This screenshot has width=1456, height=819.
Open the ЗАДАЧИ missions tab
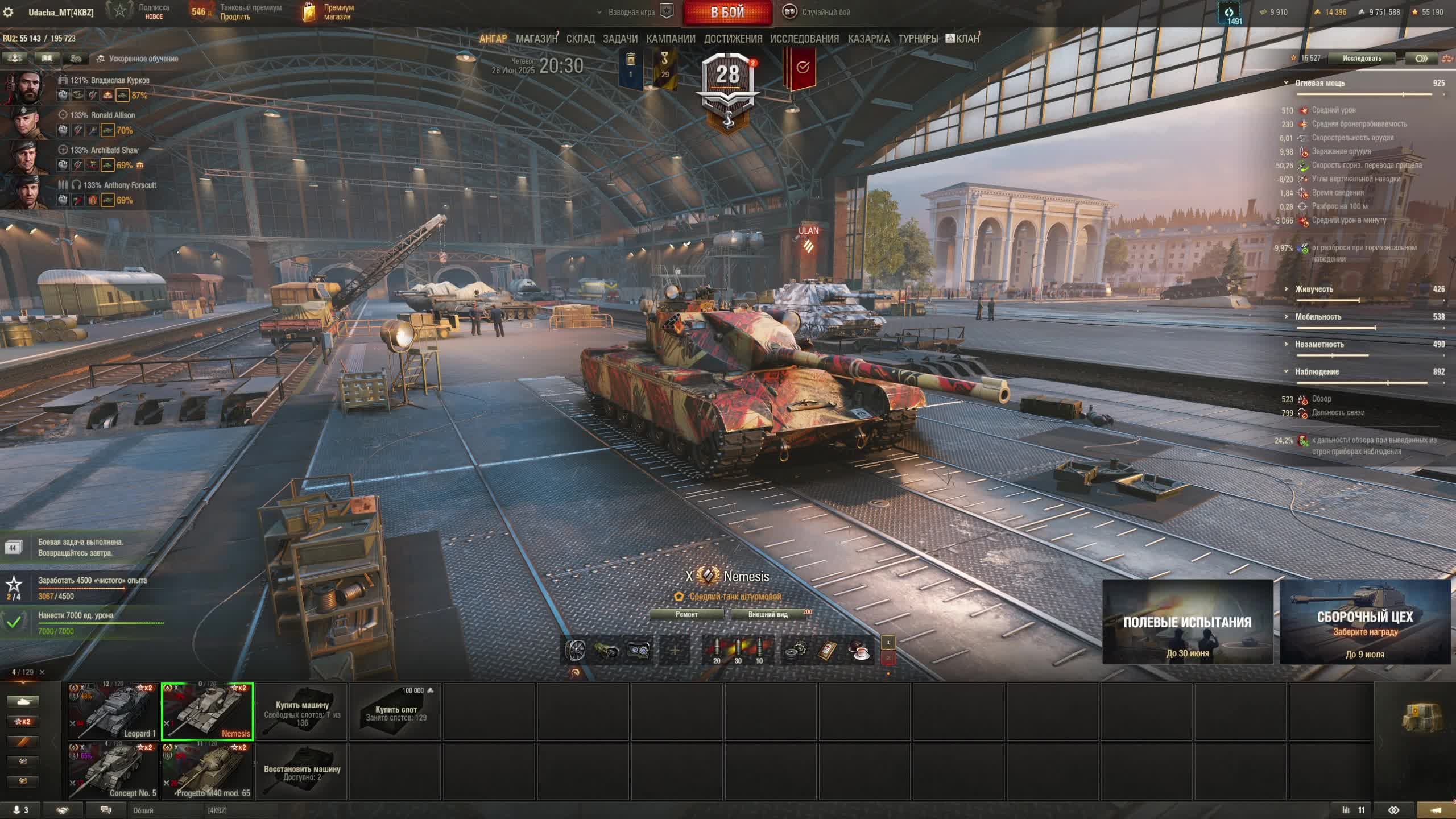click(x=620, y=39)
